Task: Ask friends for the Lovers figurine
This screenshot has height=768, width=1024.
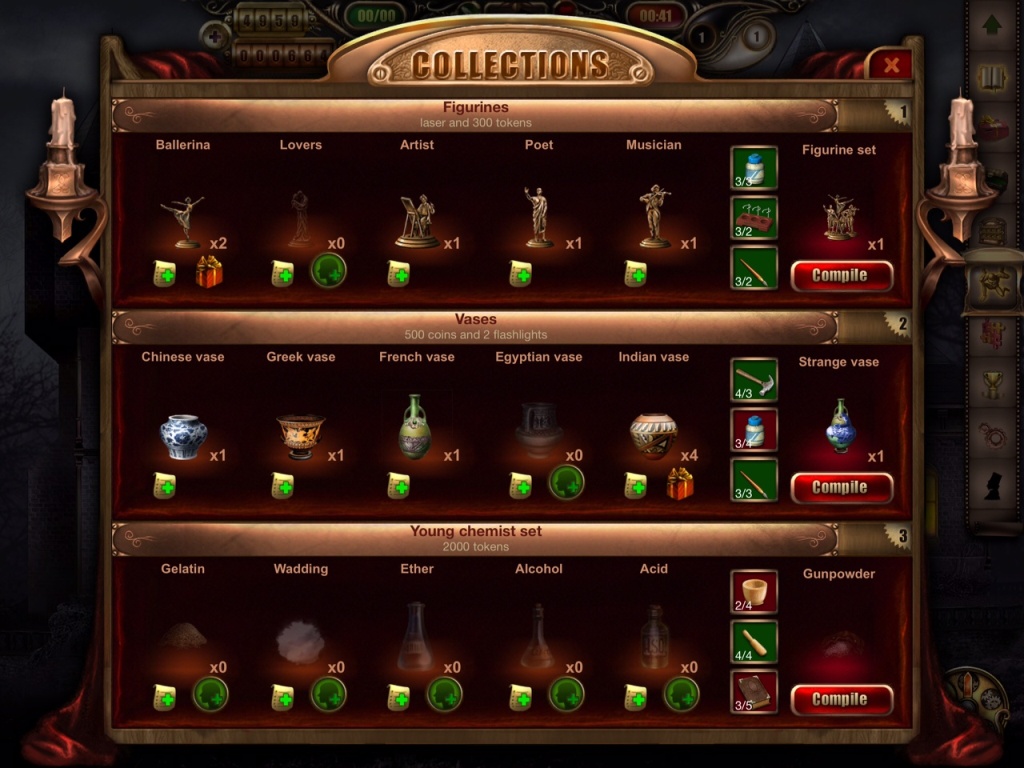Action: [327, 271]
